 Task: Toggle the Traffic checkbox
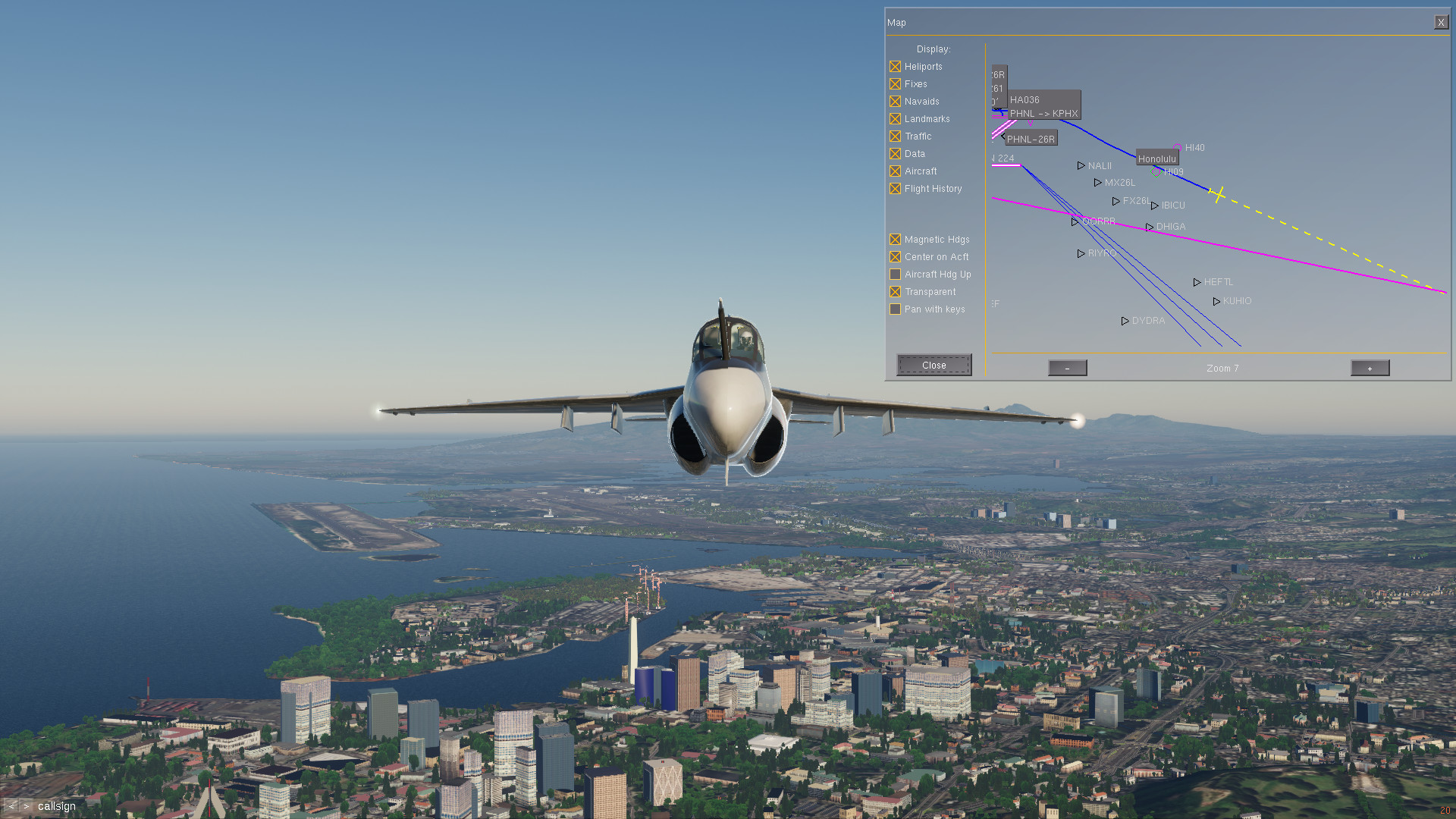[x=896, y=136]
